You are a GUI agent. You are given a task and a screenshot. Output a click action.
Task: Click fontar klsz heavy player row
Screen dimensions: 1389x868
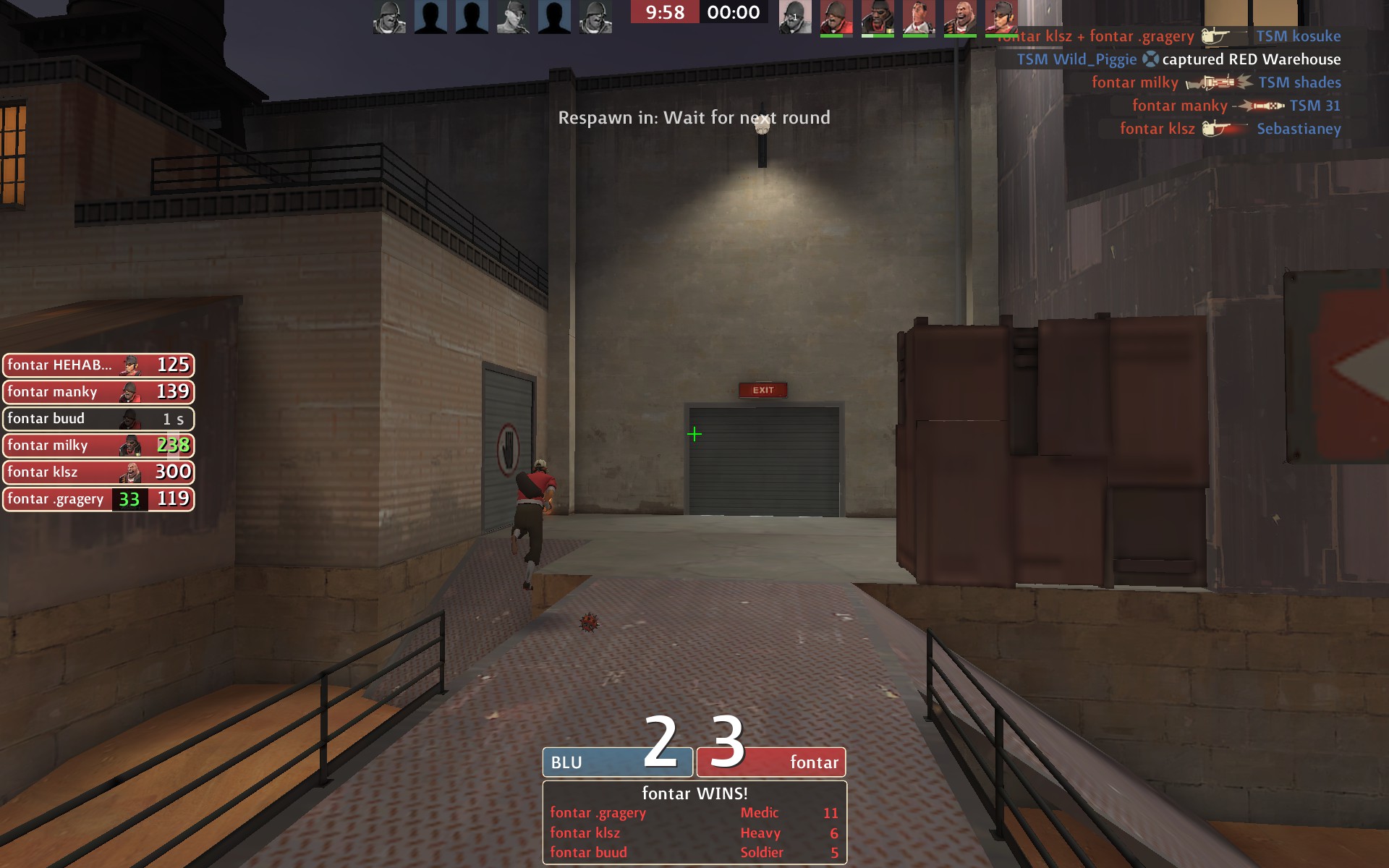point(98,472)
